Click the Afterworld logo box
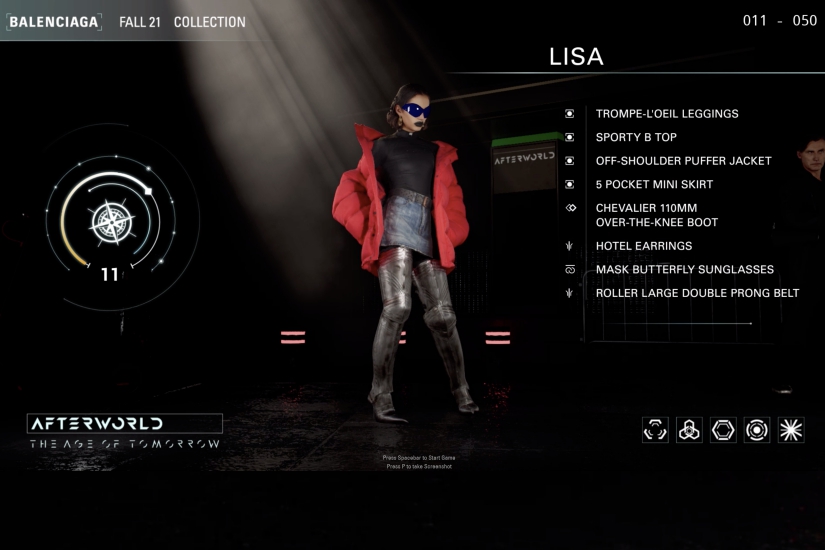 click(x=125, y=423)
